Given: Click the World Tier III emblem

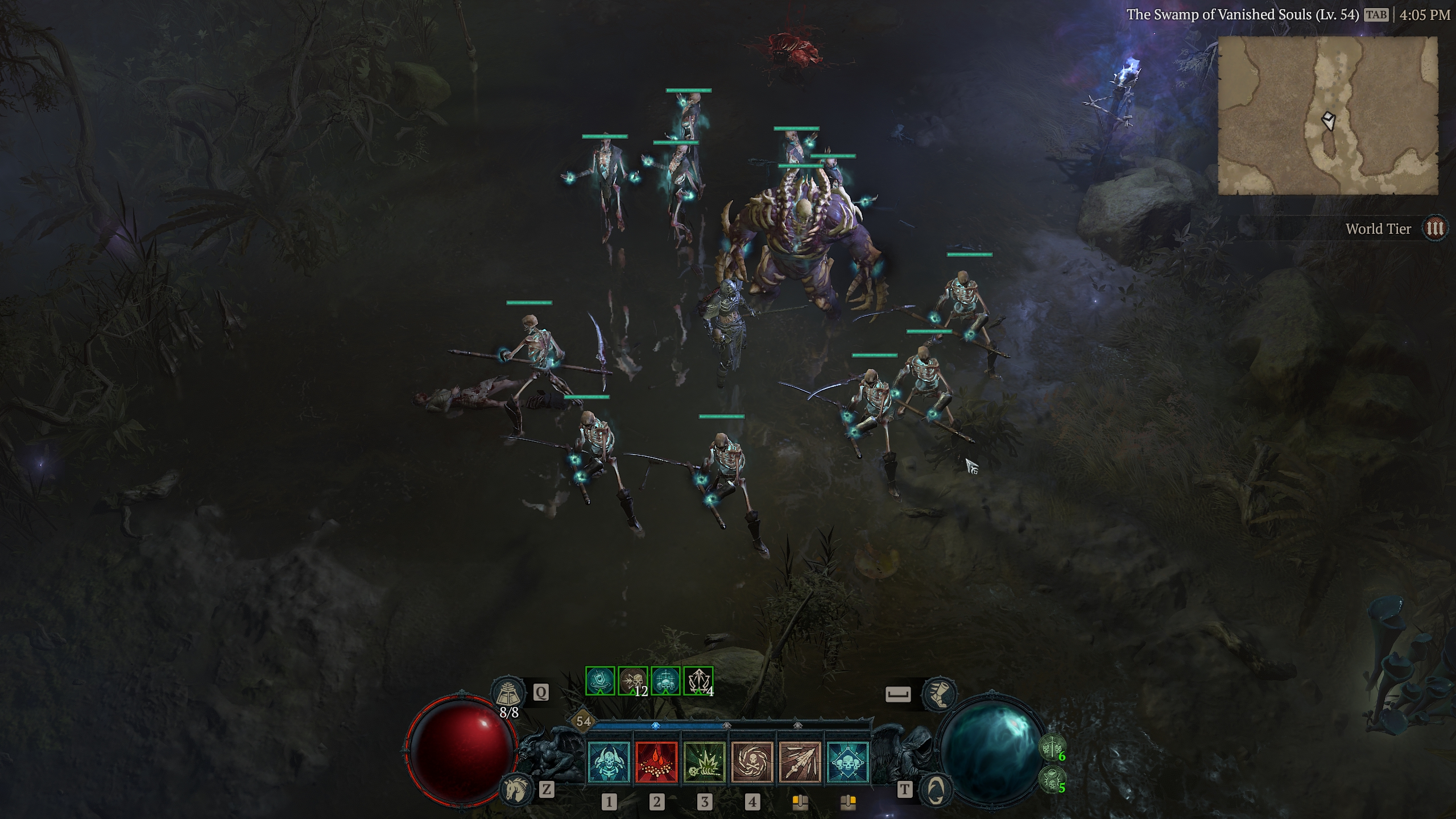Looking at the screenshot, I should pos(1434,229).
